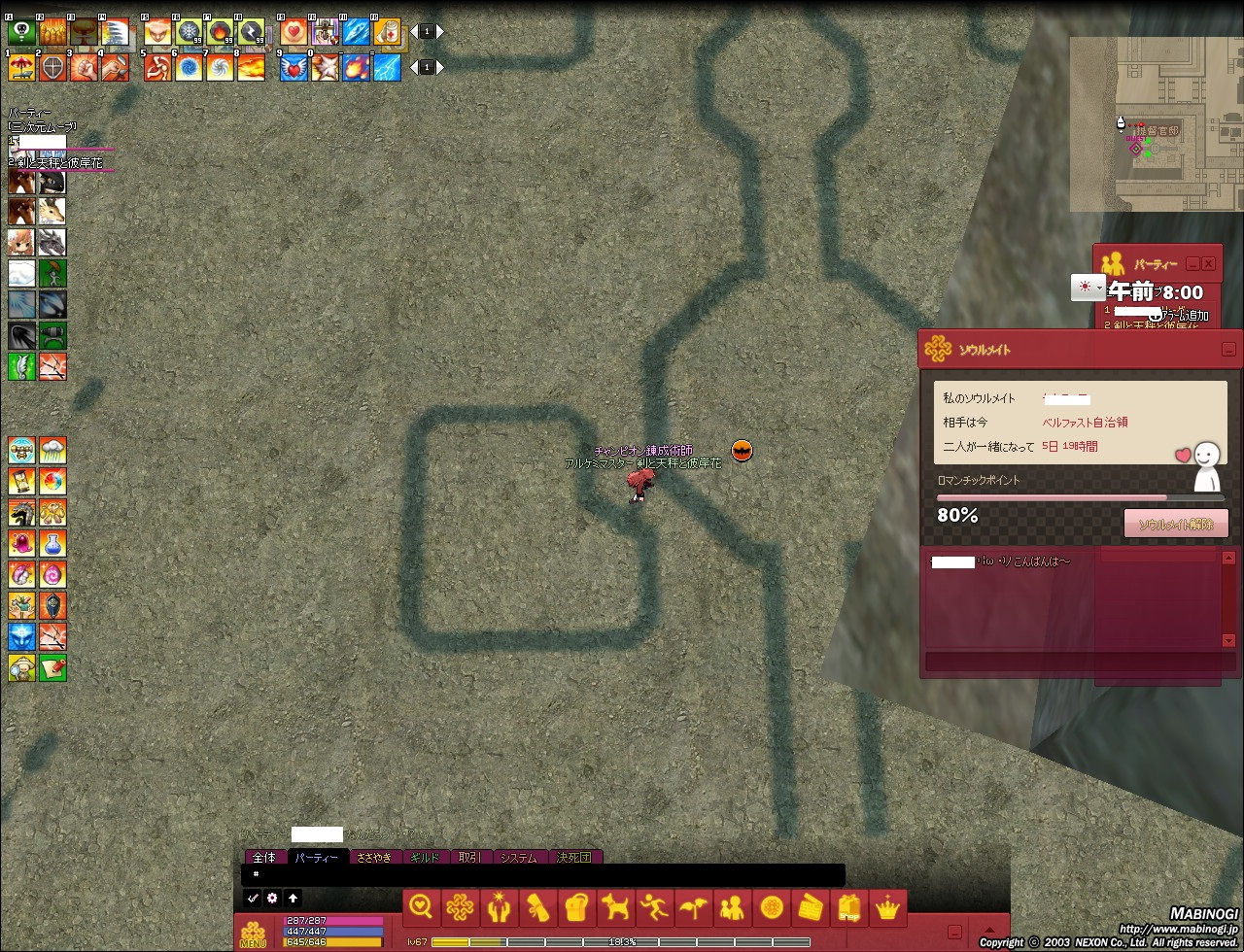Viewport: 1244px width, 952px height.
Task: Use the F12 bandage first aid skill
Action: click(387, 32)
